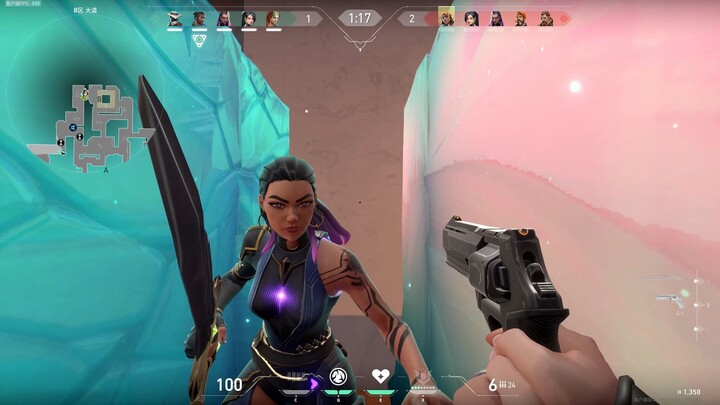720x405 pixels.
Task: Activate the white heart healing ability
Action: [380, 376]
